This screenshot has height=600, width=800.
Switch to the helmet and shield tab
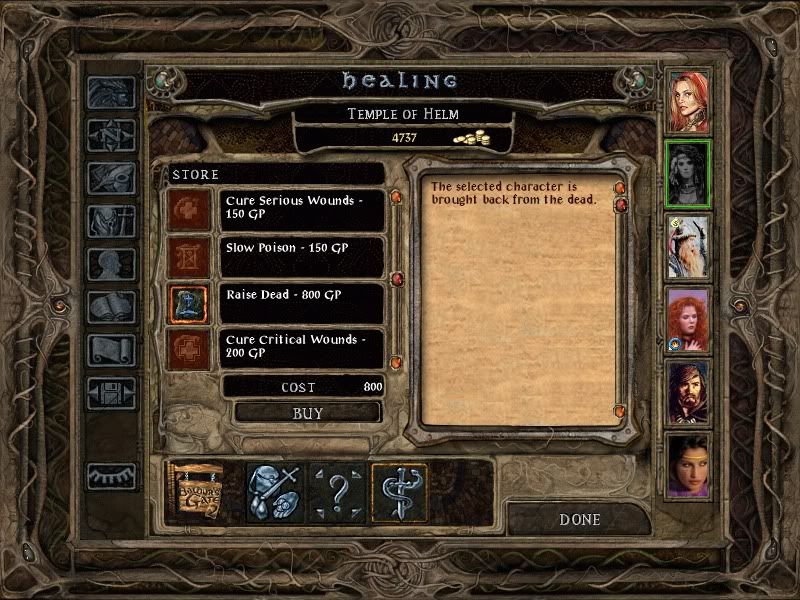(273, 492)
